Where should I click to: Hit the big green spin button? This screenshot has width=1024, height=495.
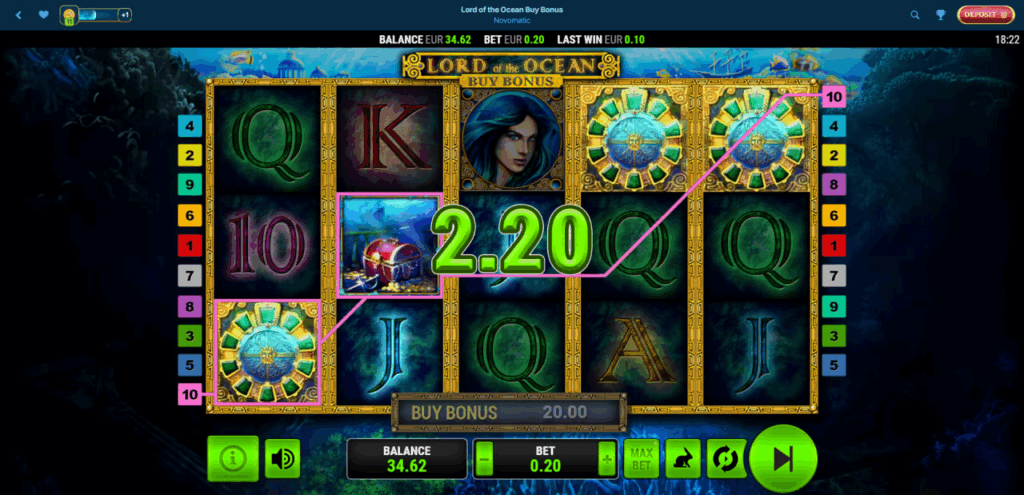point(783,458)
